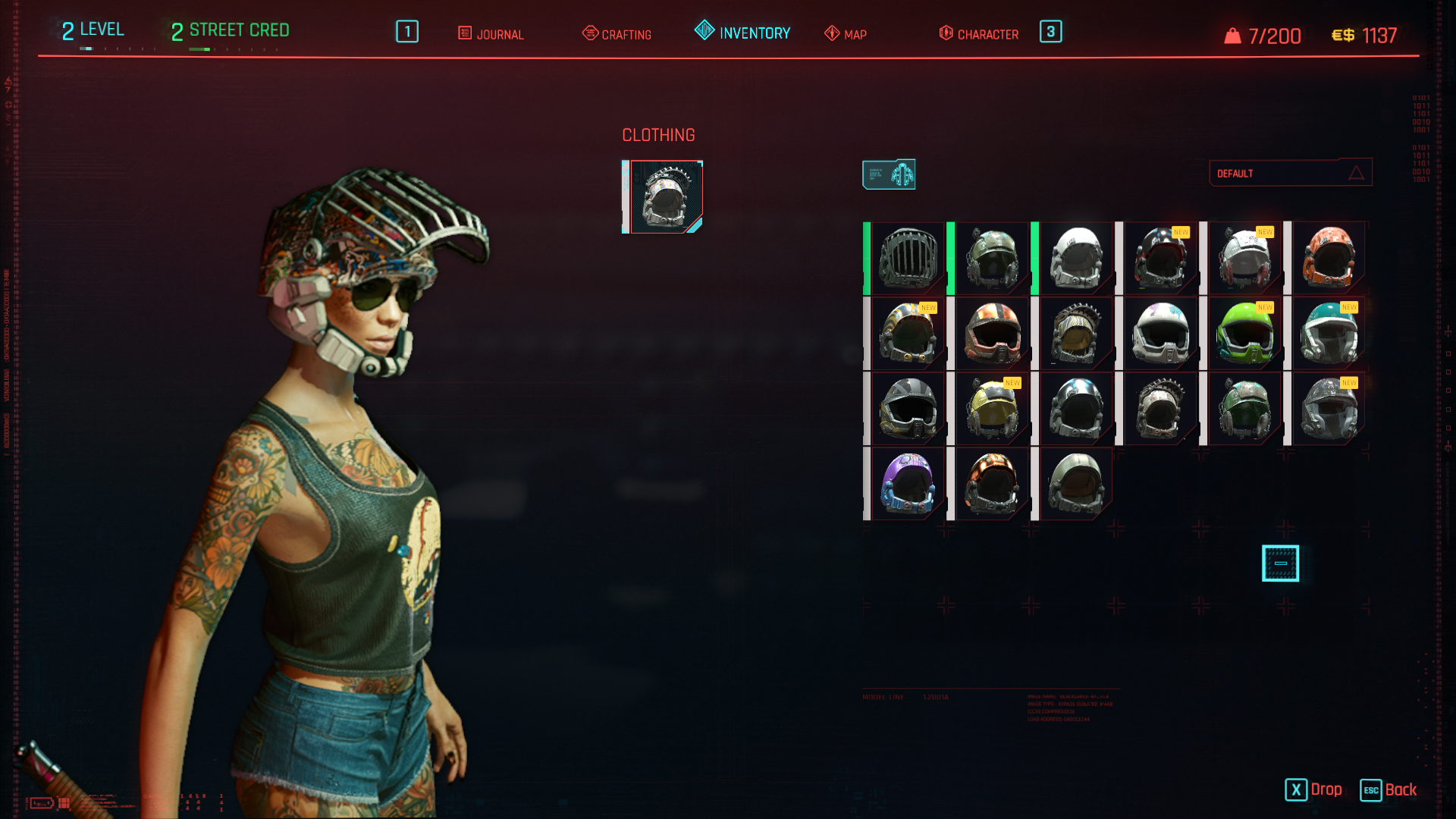1456x819 pixels.
Task: Choose the yellow helmet marked NEW
Action: (992, 409)
